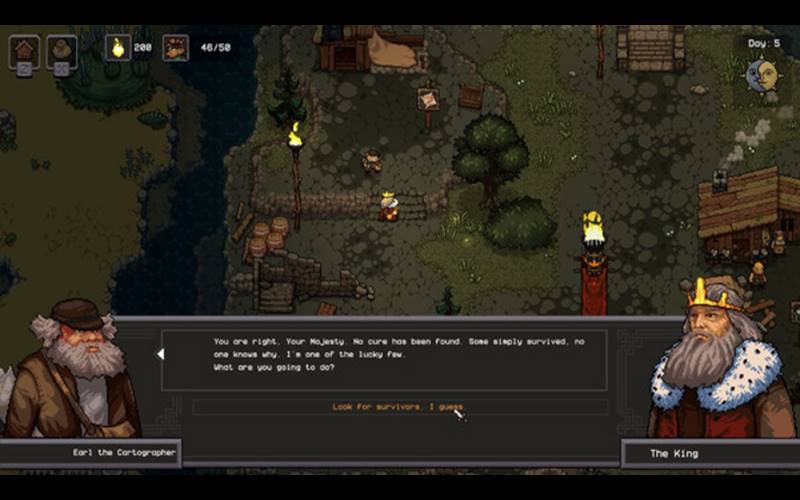Select the sack icon next to the house
This screenshot has height=500, width=800.
tap(61, 50)
